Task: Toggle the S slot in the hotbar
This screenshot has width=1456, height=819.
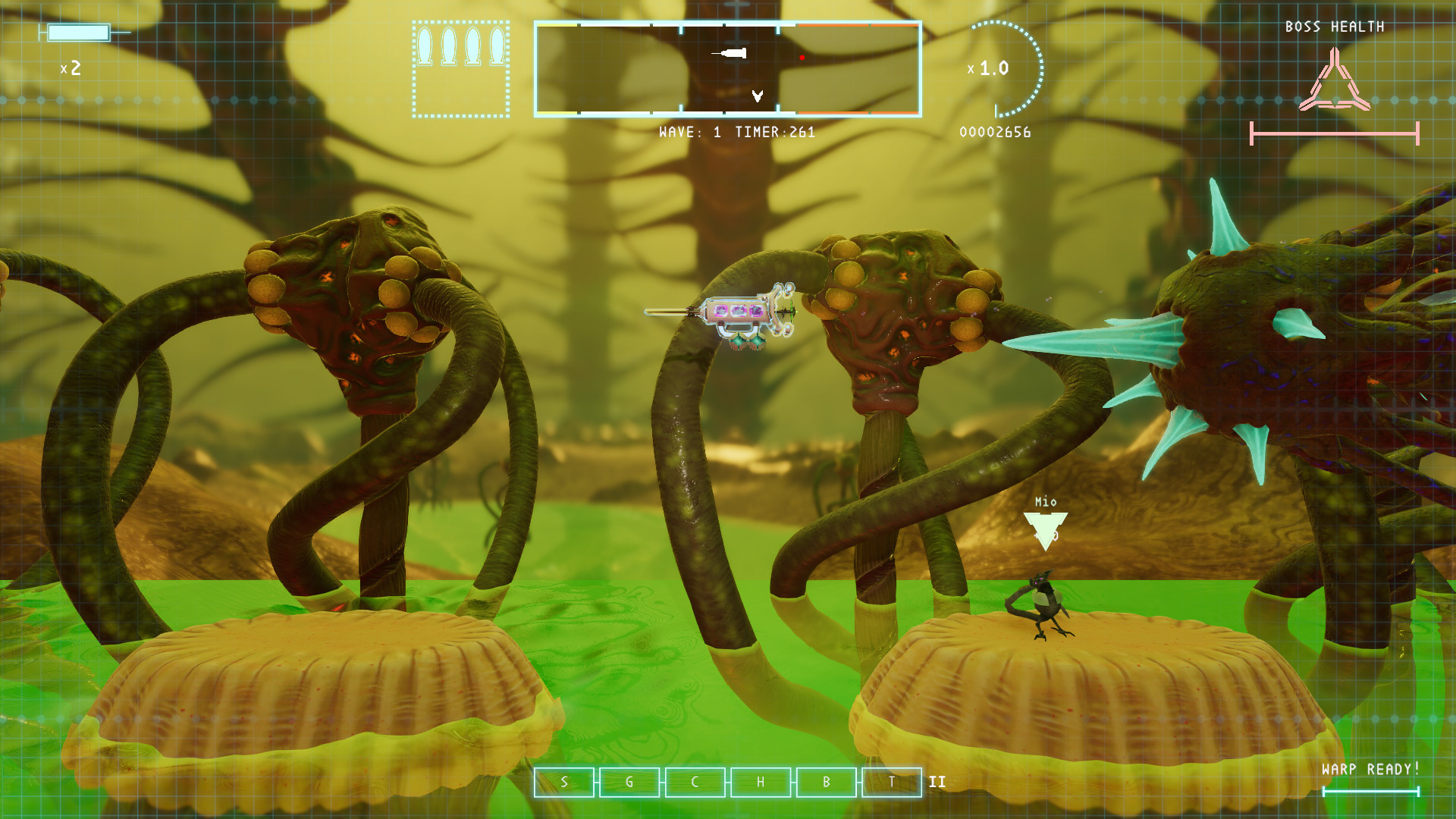Action: [x=564, y=781]
